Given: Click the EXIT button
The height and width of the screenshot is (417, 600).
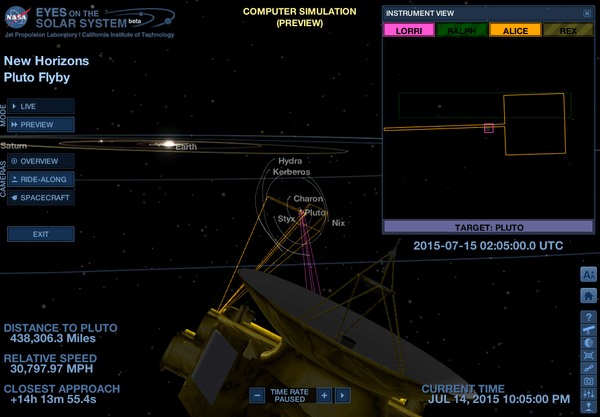Looking at the screenshot, I should (41, 234).
